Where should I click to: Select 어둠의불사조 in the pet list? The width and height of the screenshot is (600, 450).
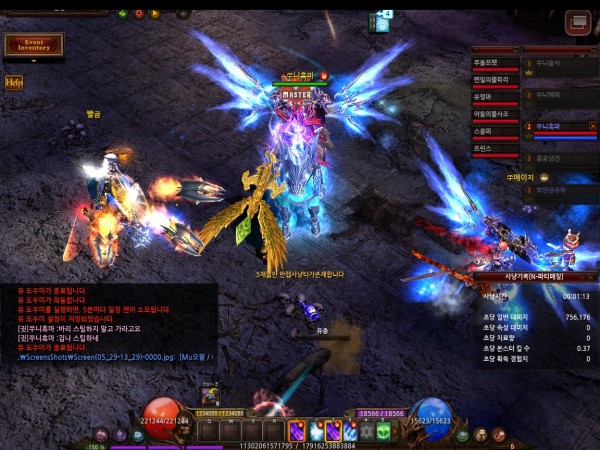tap(495, 114)
